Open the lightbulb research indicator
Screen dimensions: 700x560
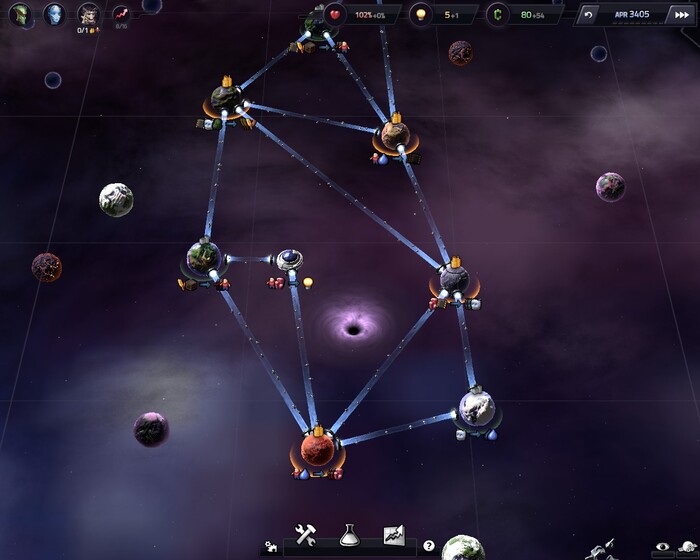coord(421,15)
